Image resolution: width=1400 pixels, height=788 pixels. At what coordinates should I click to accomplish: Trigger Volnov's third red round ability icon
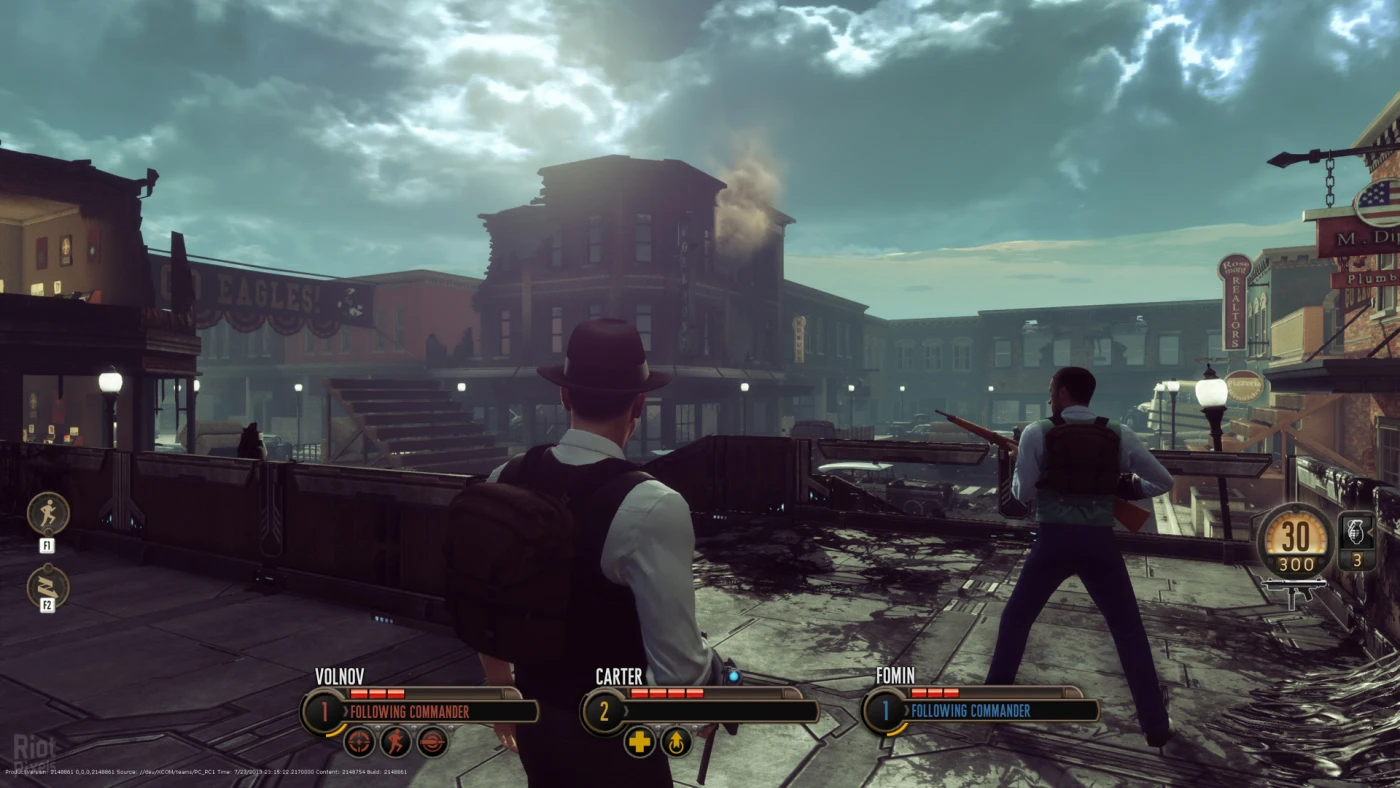point(432,741)
